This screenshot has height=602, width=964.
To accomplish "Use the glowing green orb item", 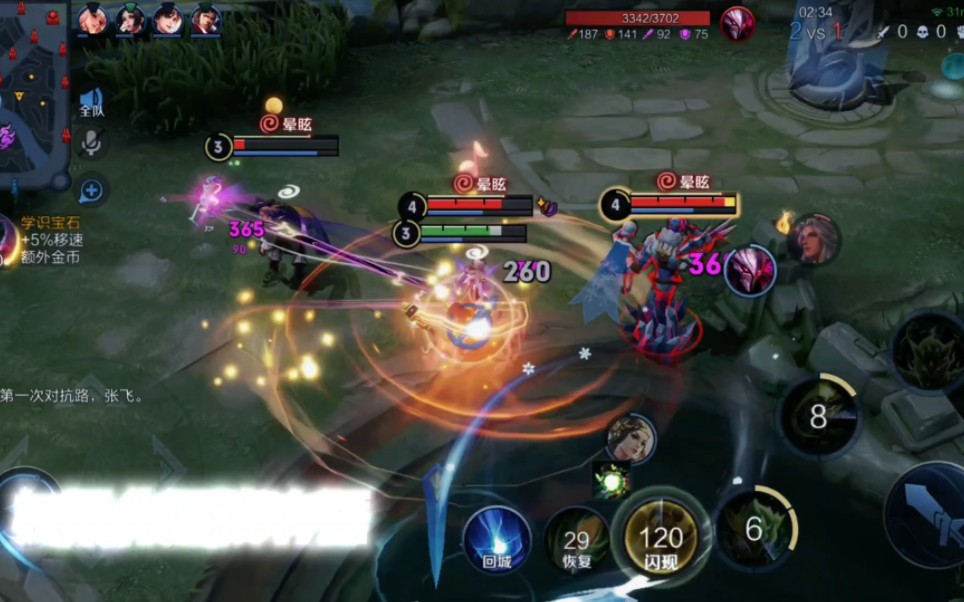I will (x=611, y=480).
